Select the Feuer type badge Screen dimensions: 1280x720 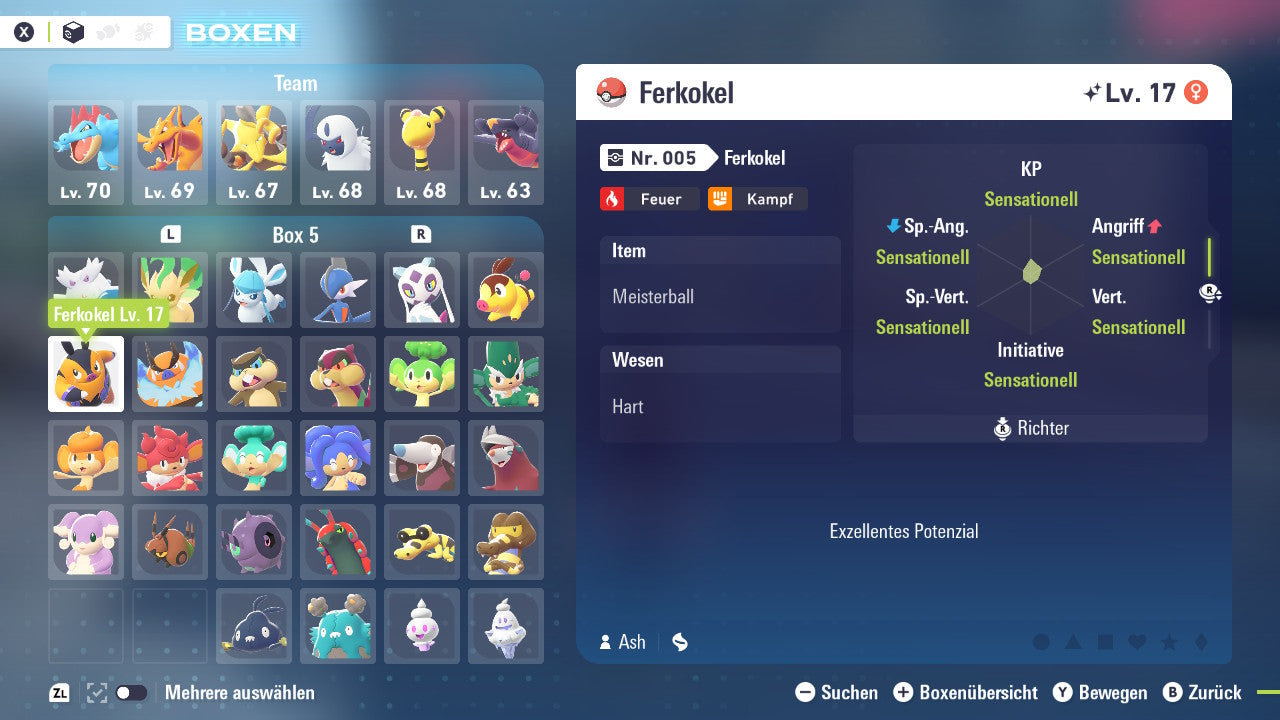[649, 199]
